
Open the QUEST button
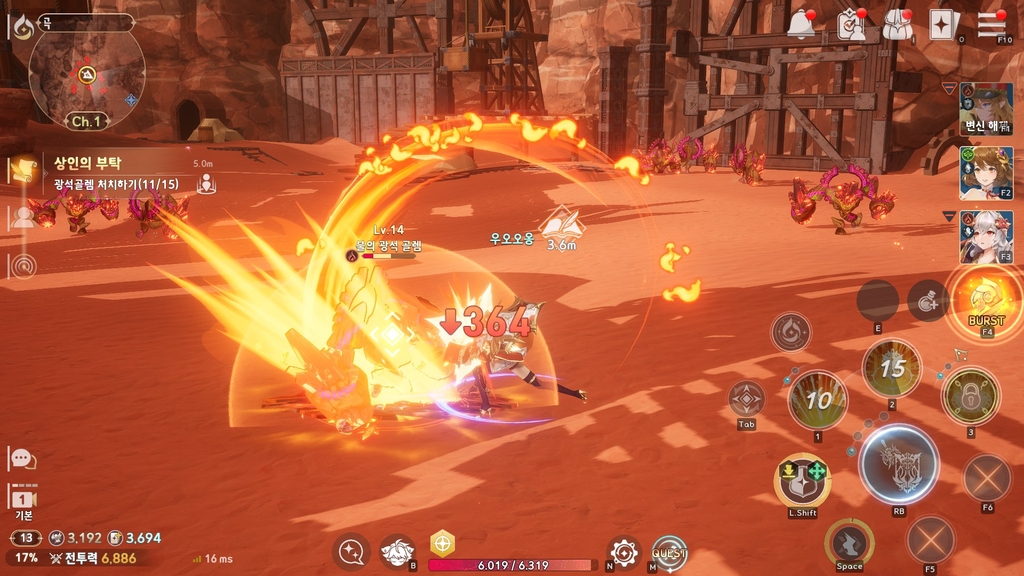pyautogui.click(x=669, y=553)
